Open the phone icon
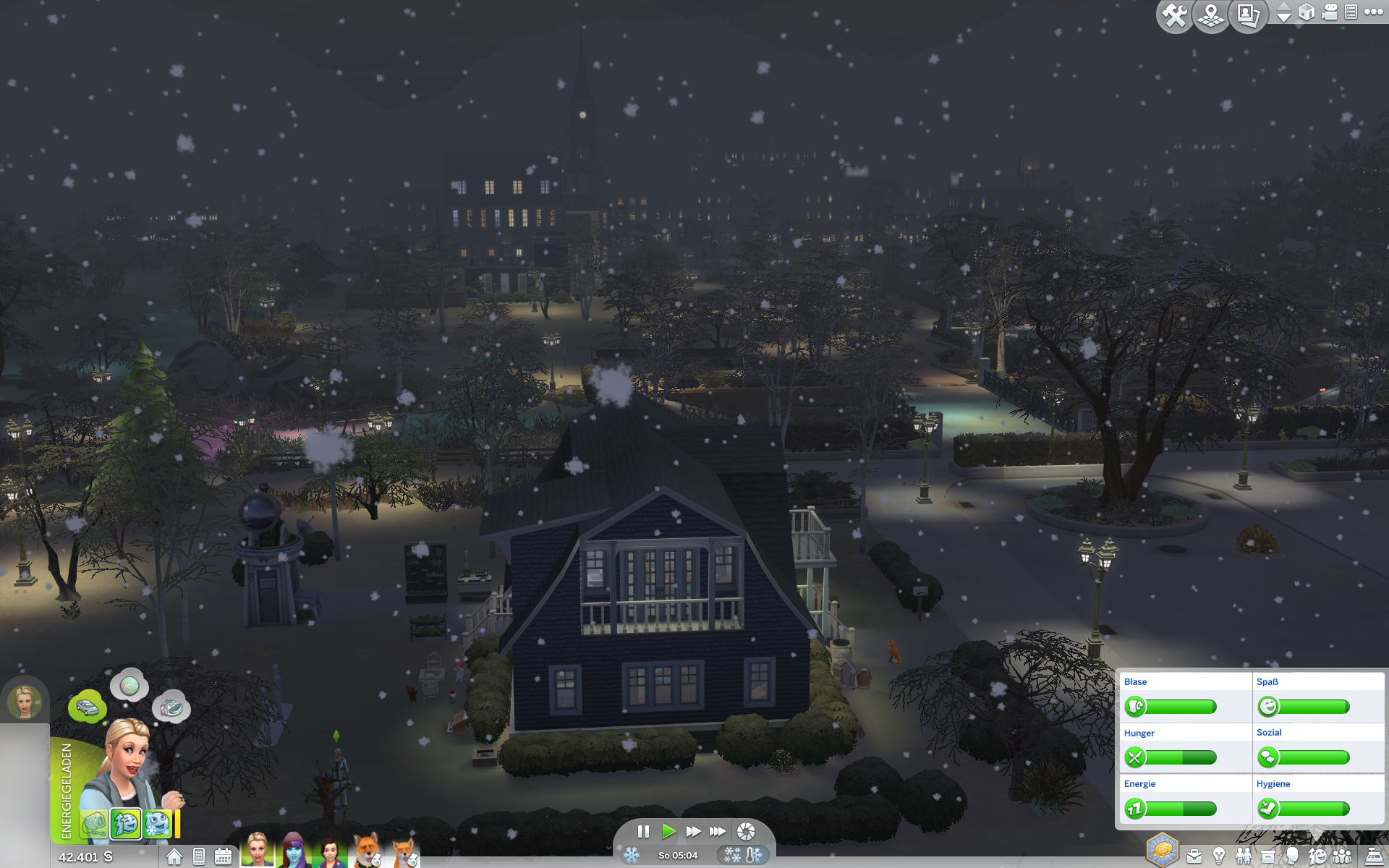 199,857
